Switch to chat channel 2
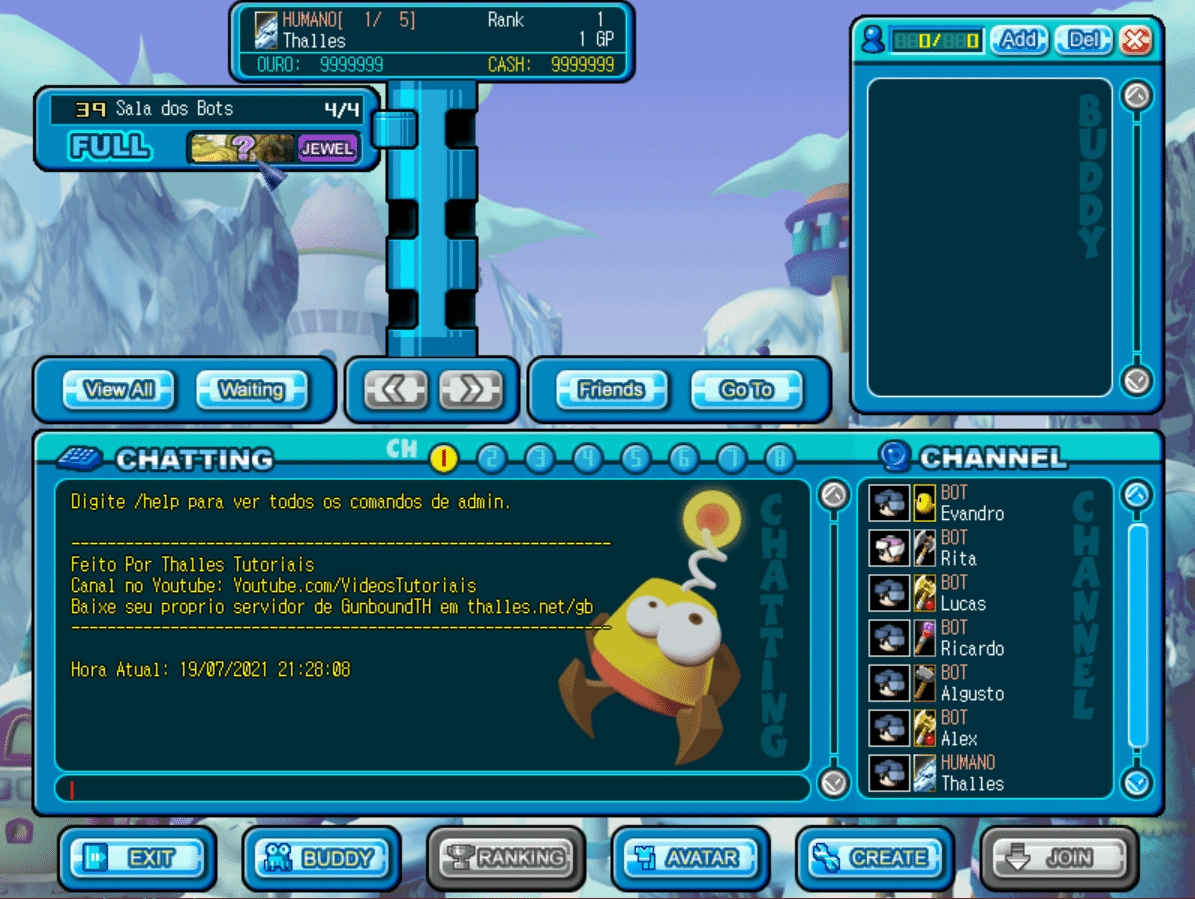 [491, 458]
